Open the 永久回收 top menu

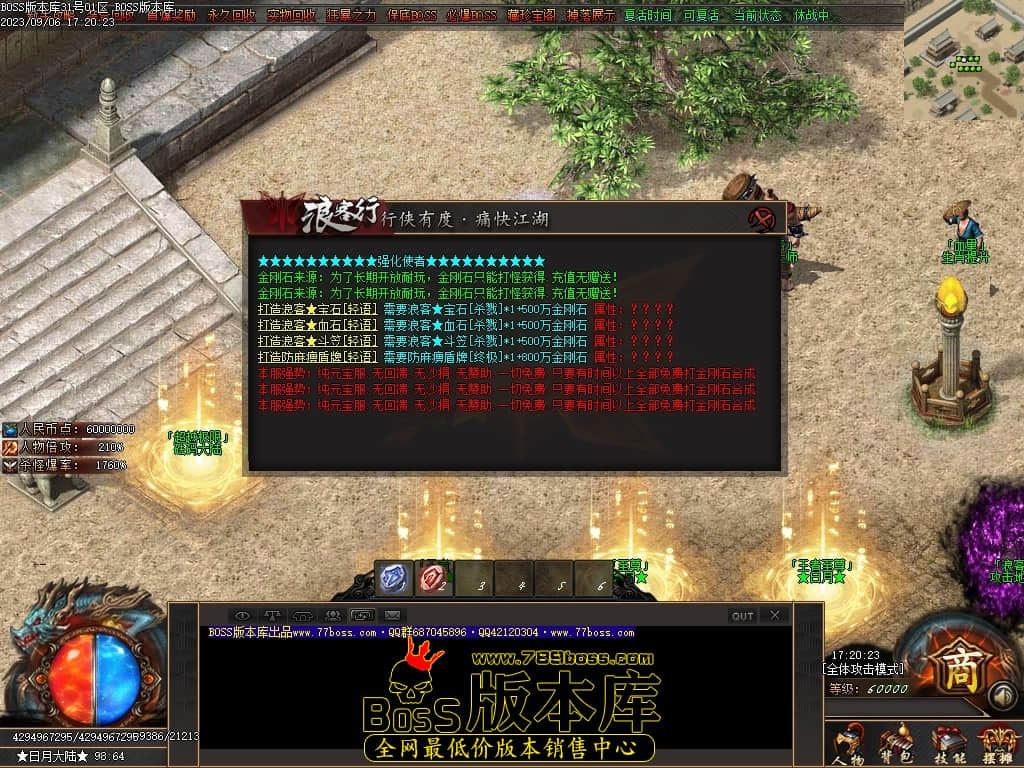point(231,15)
